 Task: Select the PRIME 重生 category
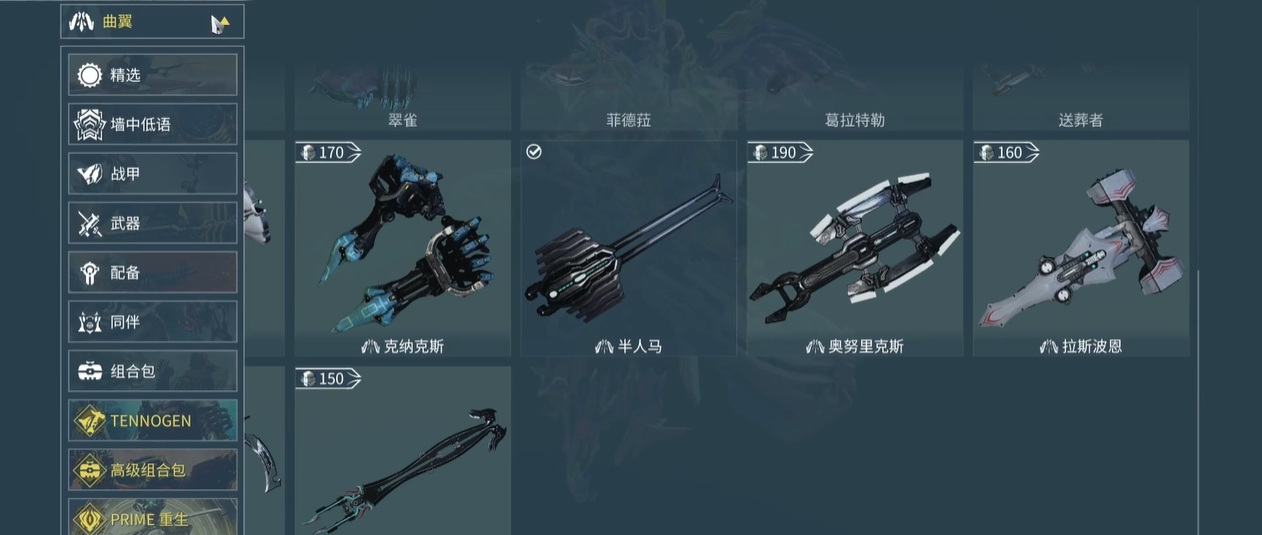click(x=152, y=517)
